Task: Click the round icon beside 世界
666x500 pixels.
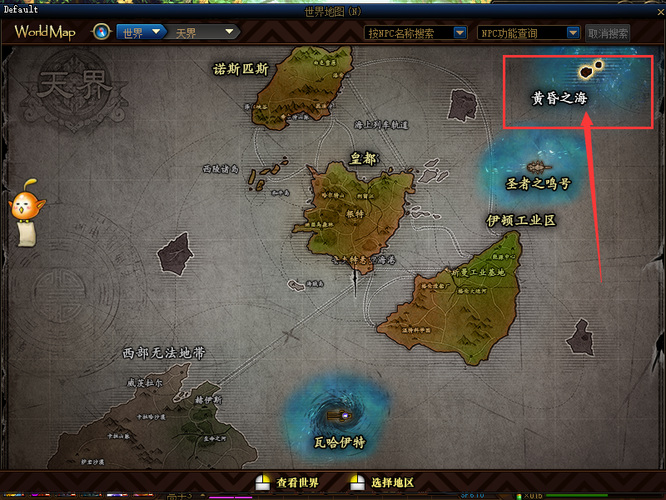Action: pos(101,32)
